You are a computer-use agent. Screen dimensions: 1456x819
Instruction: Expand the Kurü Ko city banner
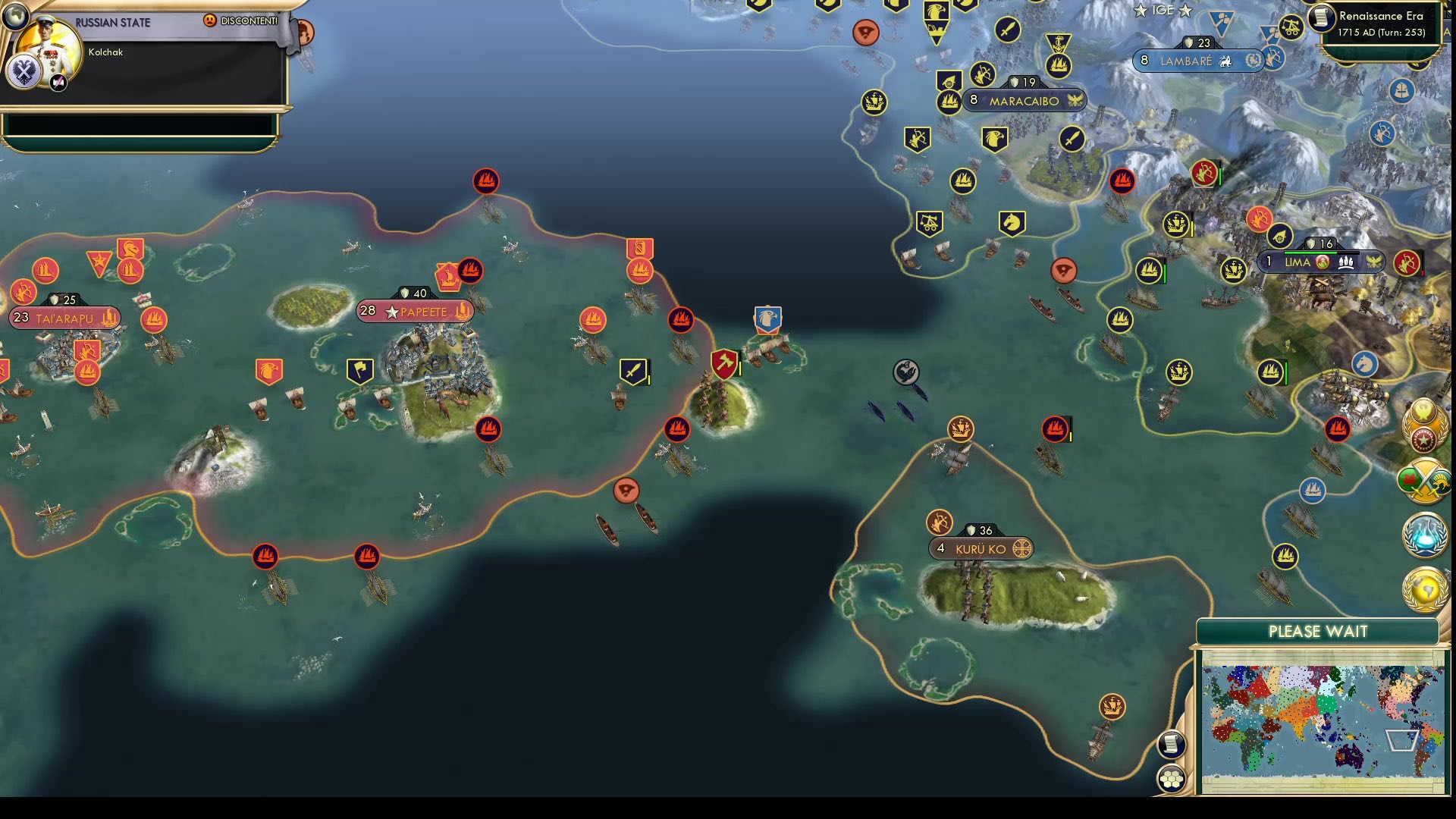point(981,548)
